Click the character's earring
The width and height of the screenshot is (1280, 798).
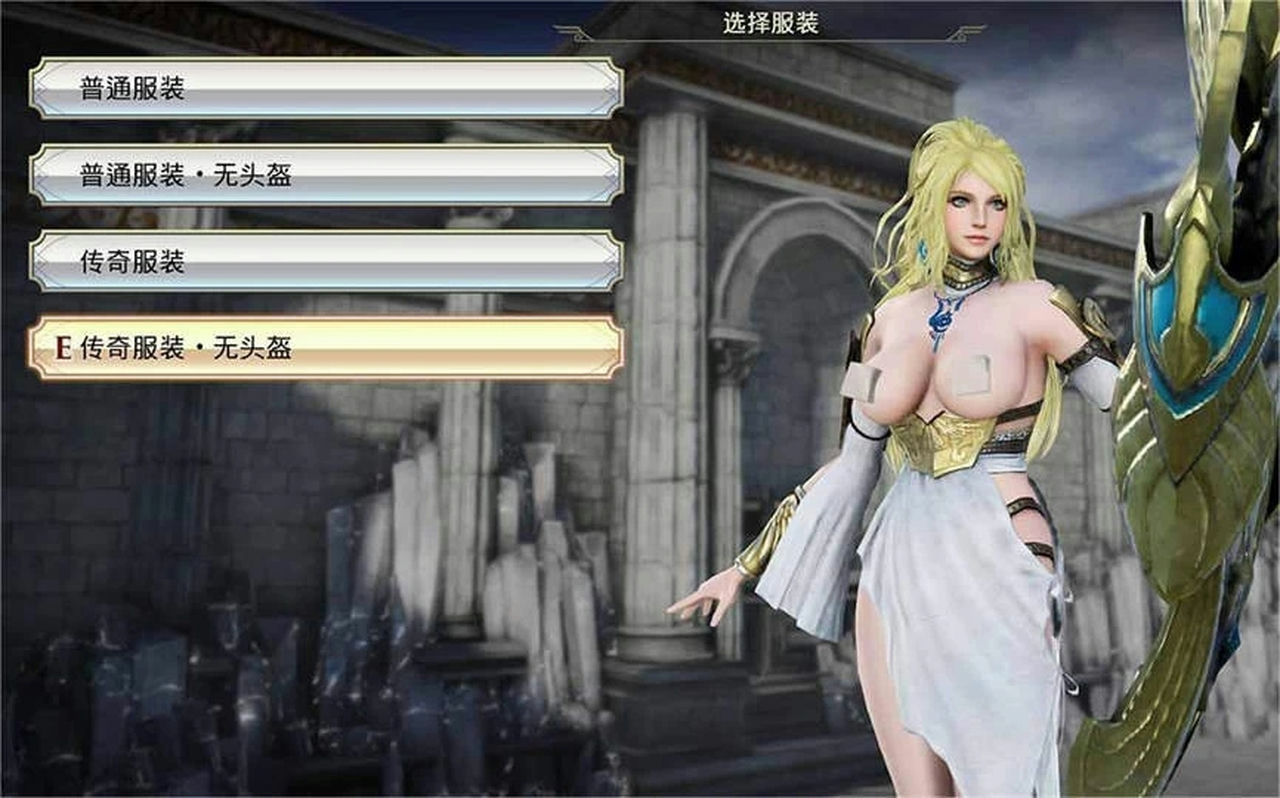pyautogui.click(x=922, y=250)
